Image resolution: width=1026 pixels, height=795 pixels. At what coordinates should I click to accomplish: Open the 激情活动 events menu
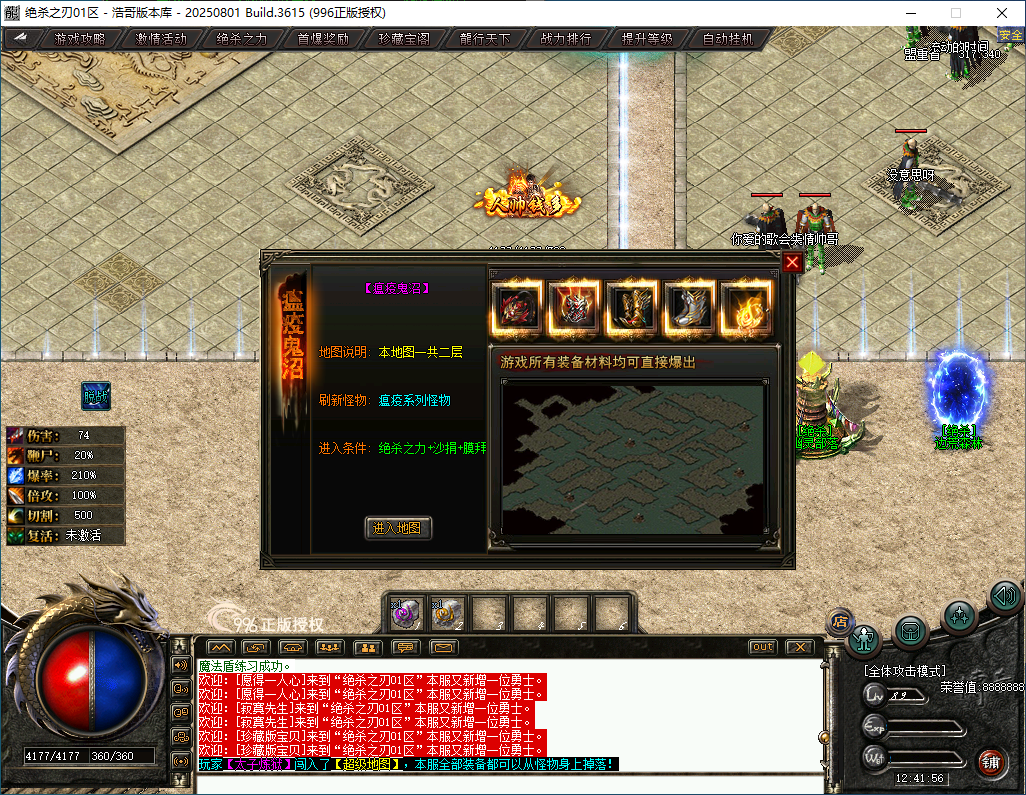[x=161, y=39]
